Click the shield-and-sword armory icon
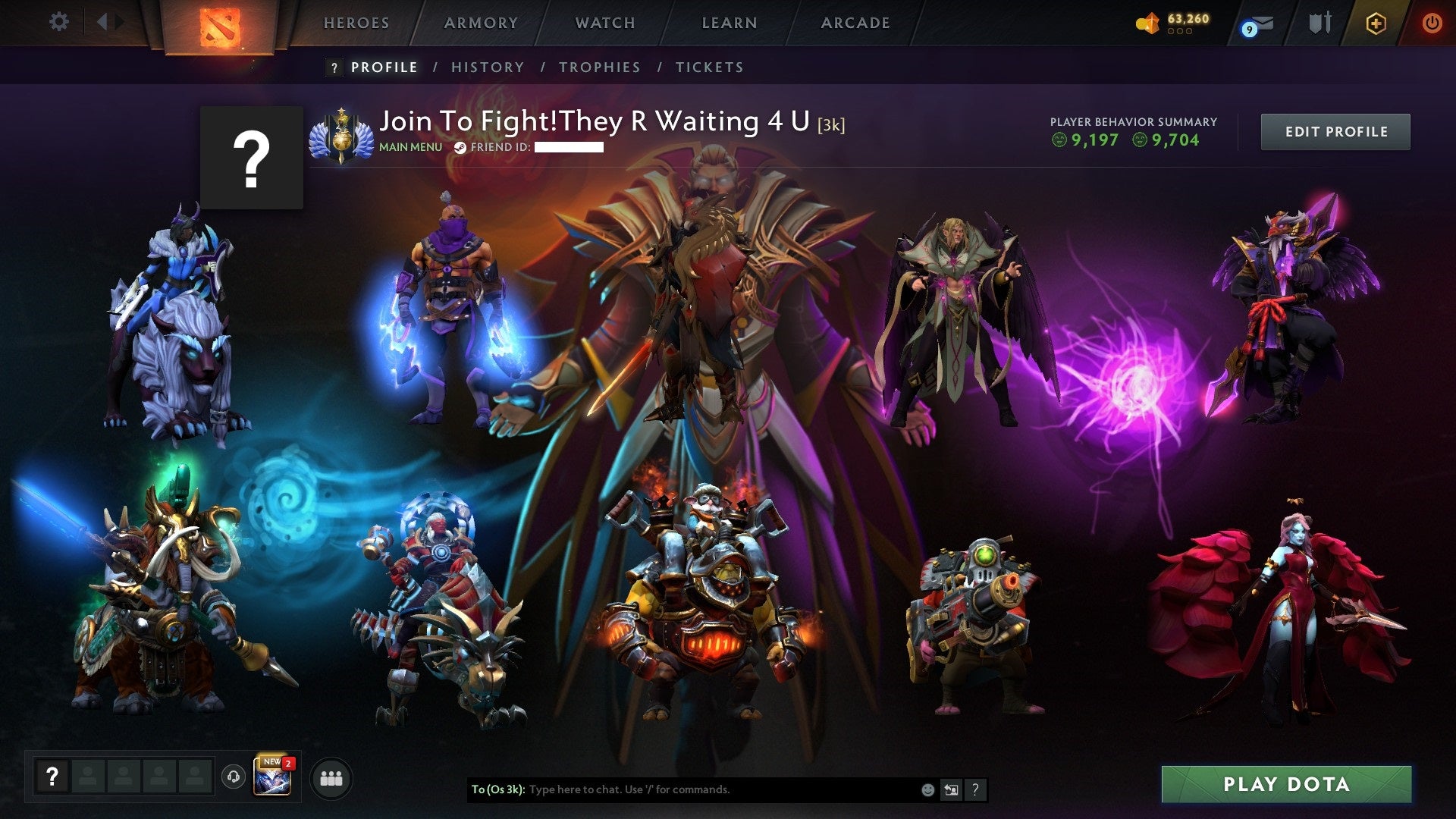The image size is (1456, 819). pos(1321,23)
